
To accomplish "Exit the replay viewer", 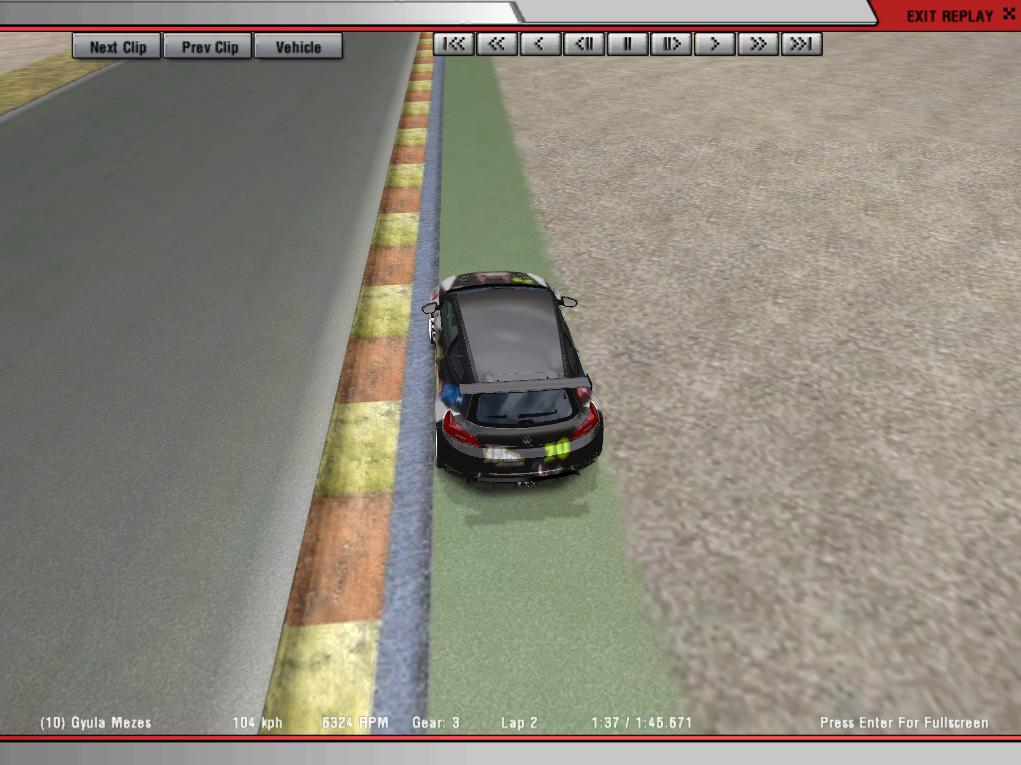I will (x=948, y=15).
